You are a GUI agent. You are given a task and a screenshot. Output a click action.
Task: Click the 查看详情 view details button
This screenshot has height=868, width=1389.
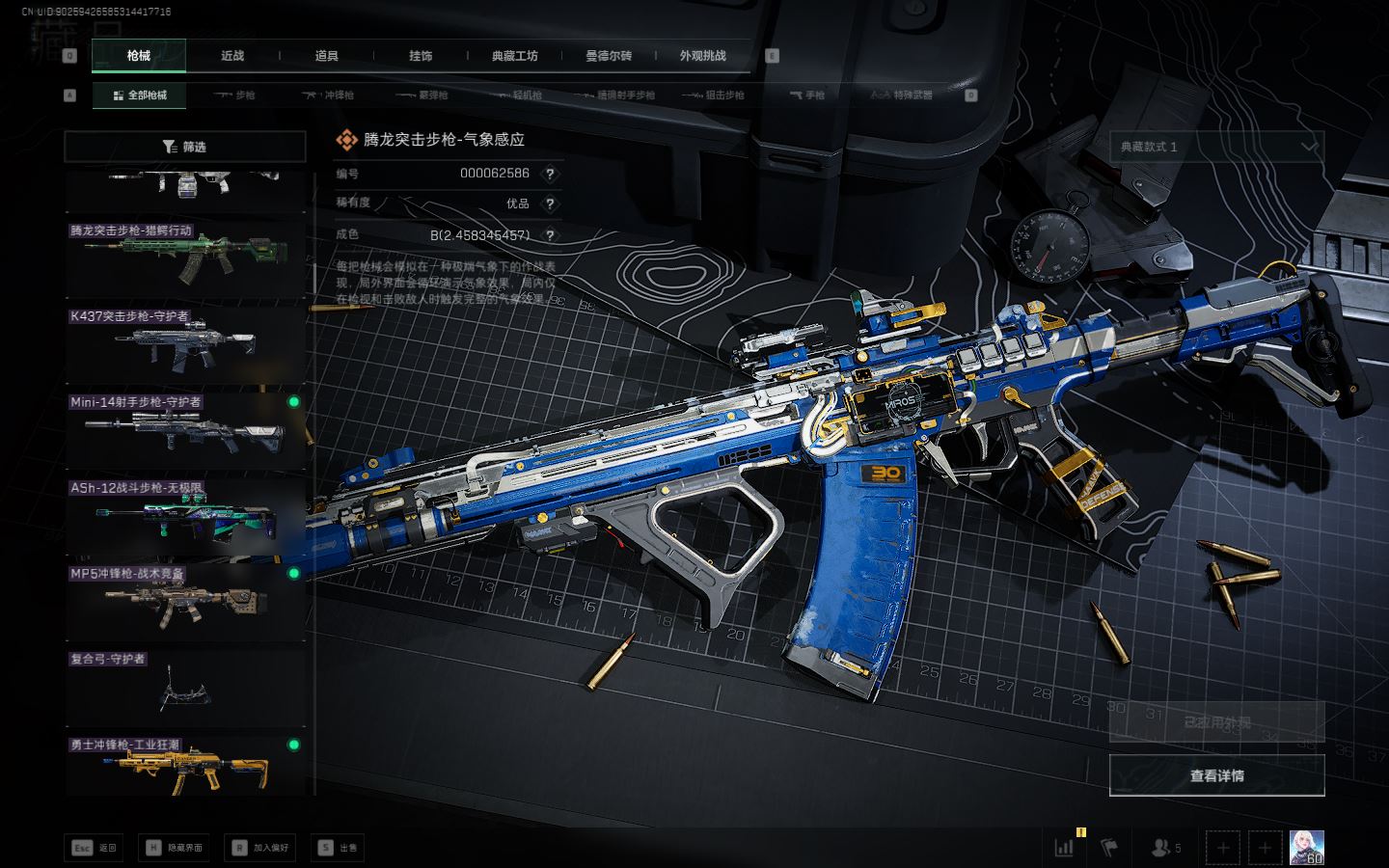[x=1216, y=775]
